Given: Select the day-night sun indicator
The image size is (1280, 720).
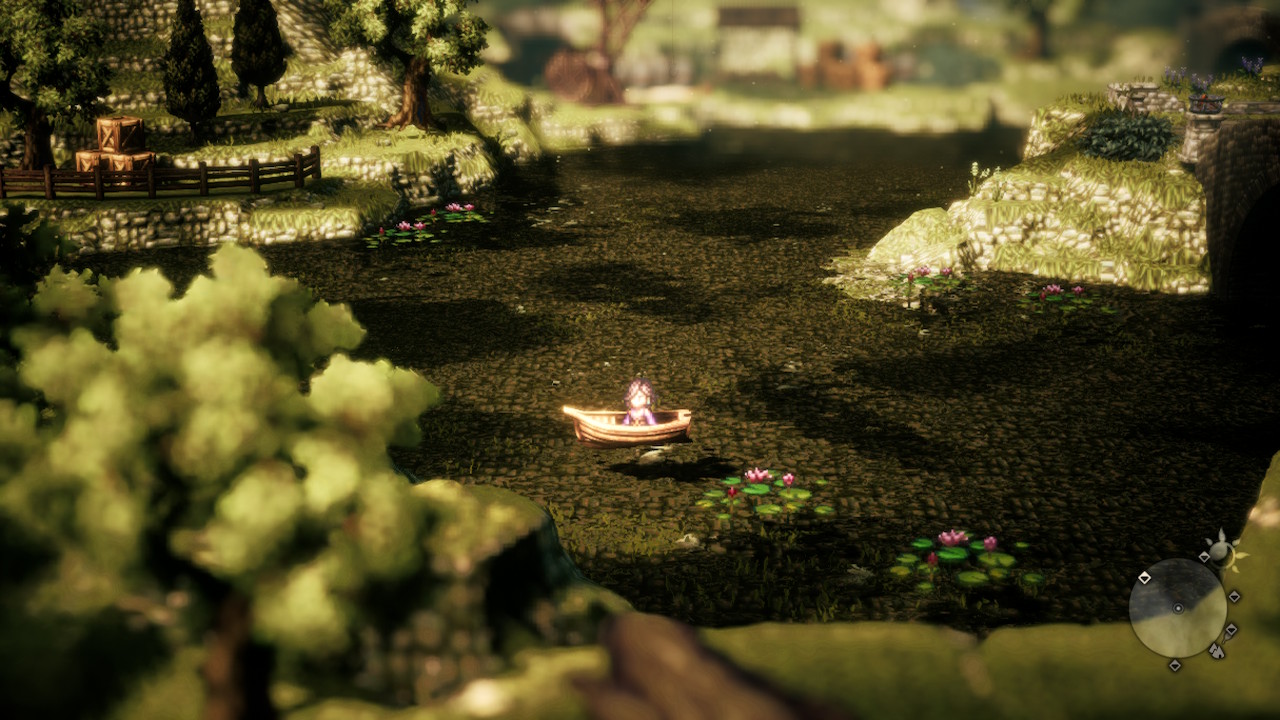Looking at the screenshot, I should (x=1220, y=551).
